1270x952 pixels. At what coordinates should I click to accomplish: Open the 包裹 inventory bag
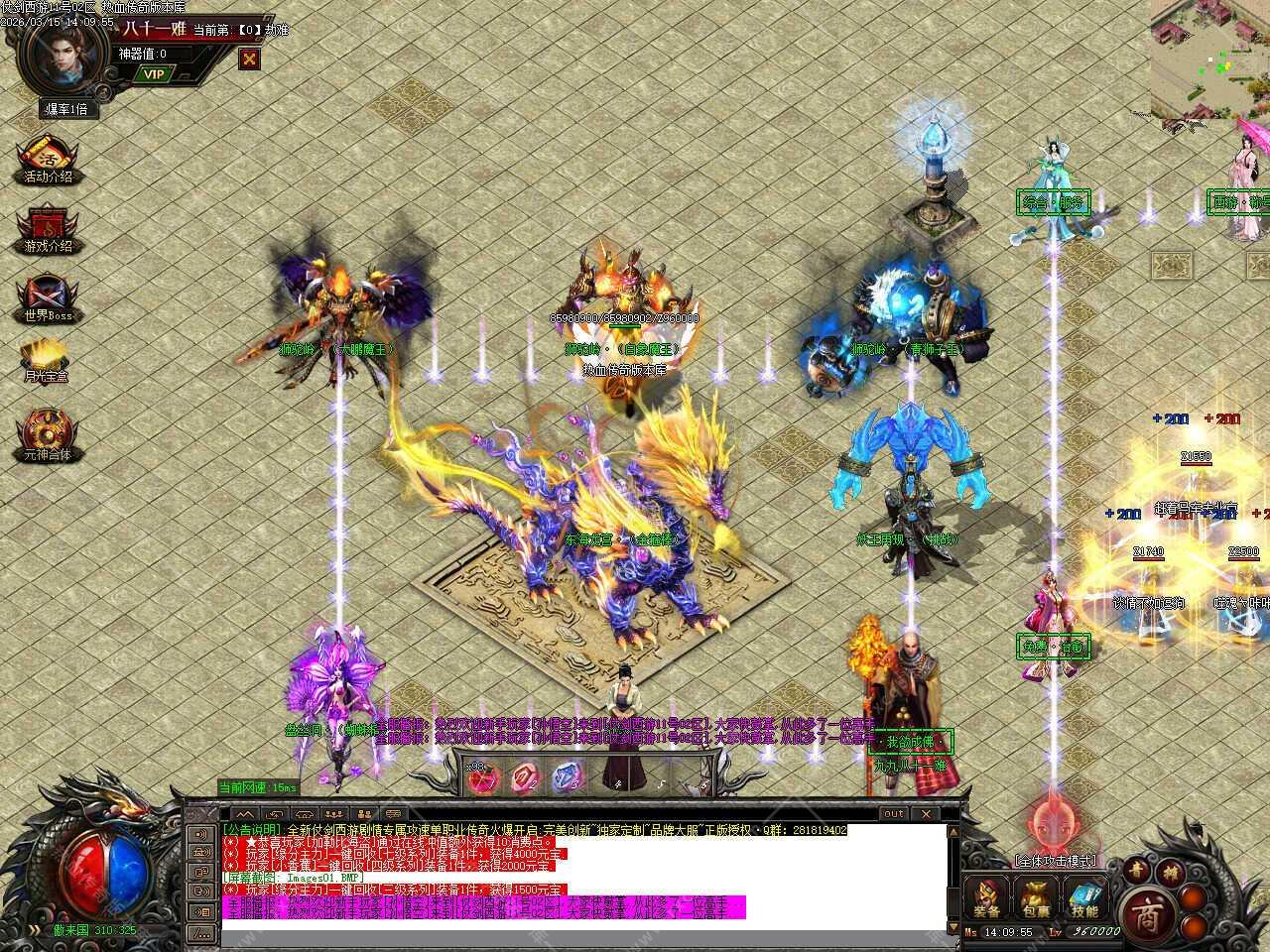[1036, 898]
